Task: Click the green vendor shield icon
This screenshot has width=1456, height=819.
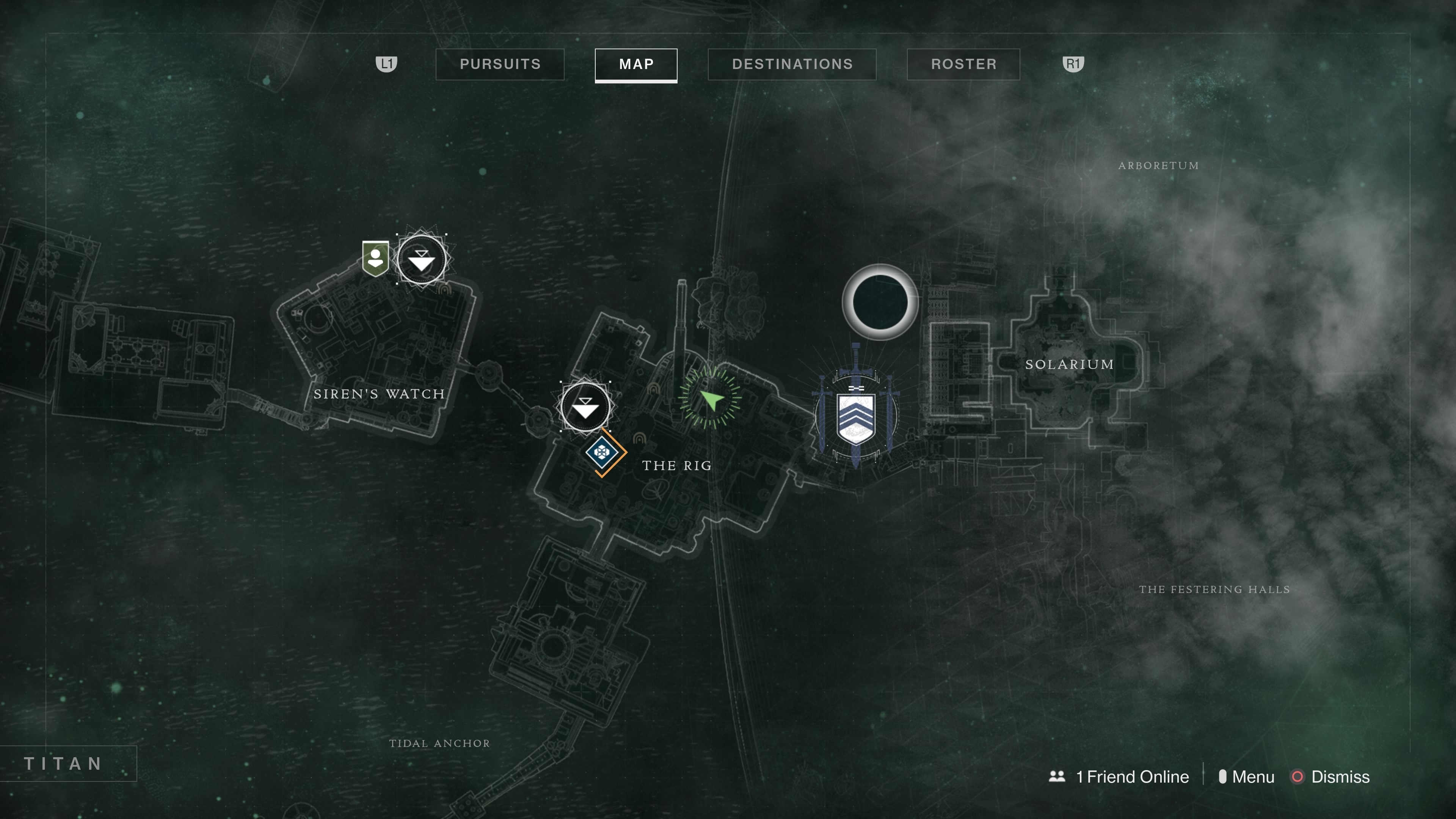Action: 375,258
